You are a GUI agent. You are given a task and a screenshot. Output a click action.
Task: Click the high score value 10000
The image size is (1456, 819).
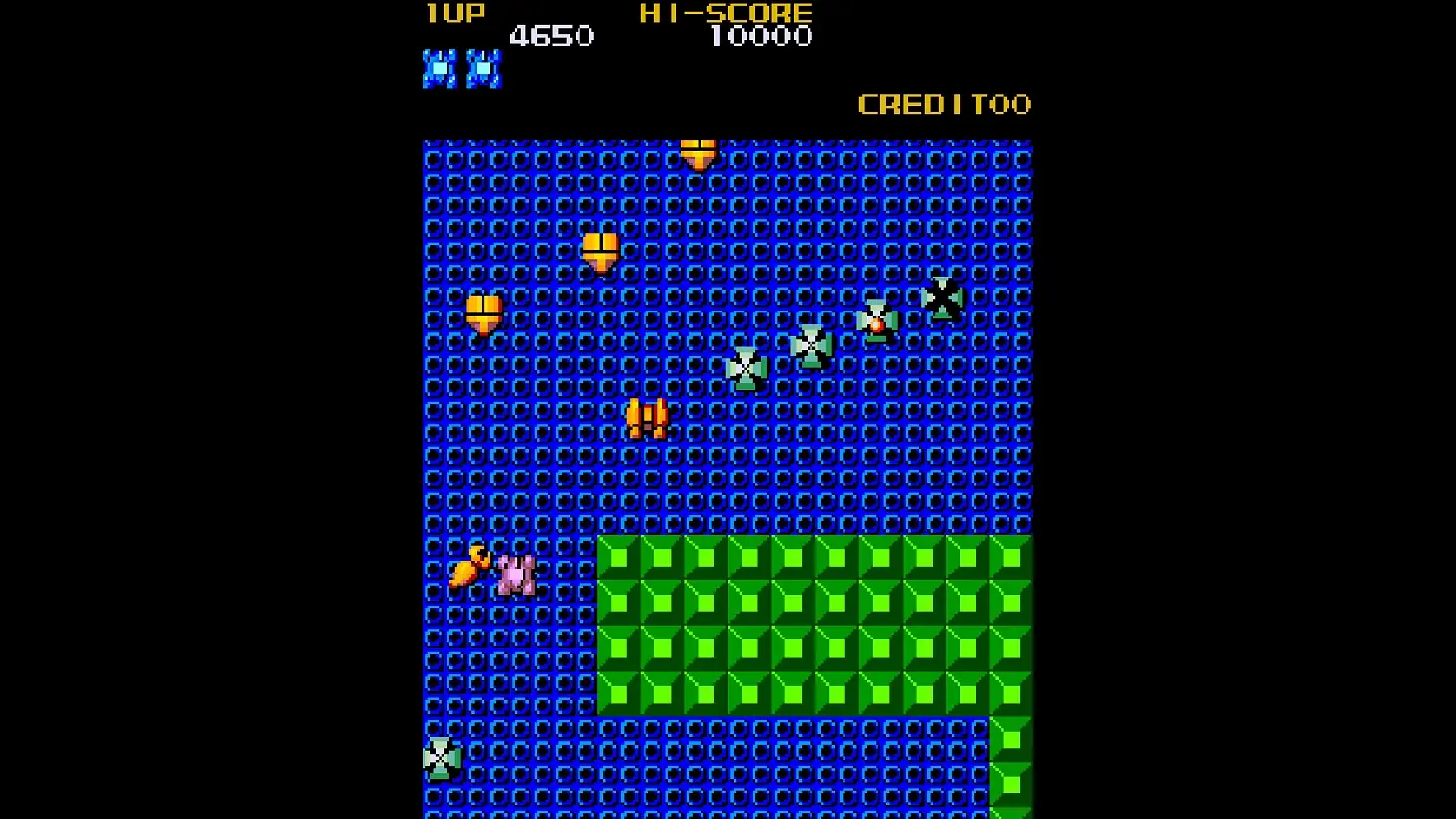[x=765, y=37]
